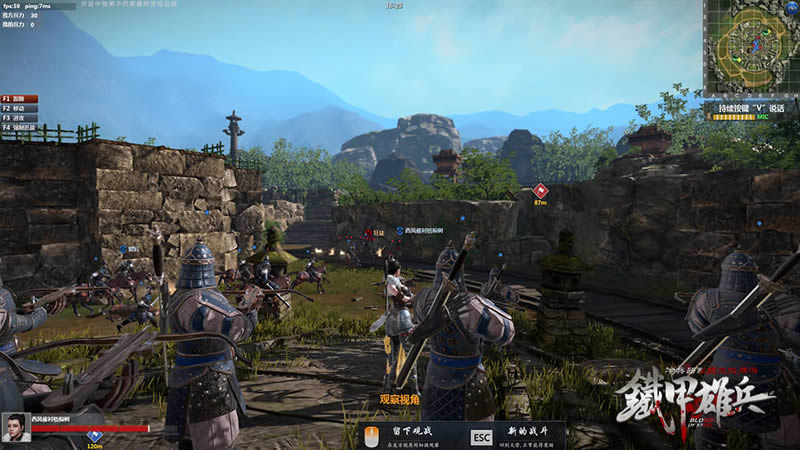Click the player portrait icon

click(15, 426)
